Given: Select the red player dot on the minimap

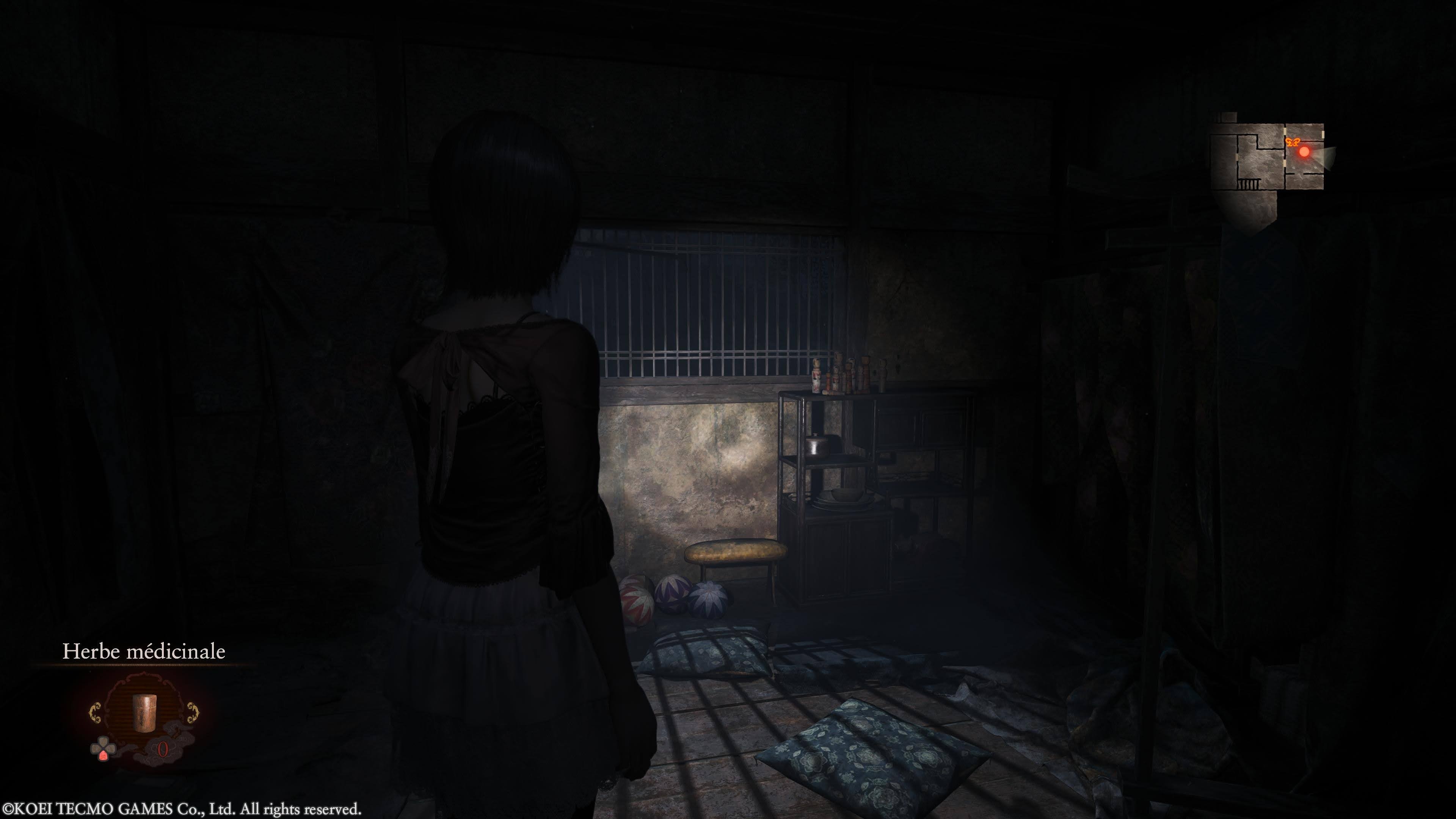Looking at the screenshot, I should (1304, 152).
